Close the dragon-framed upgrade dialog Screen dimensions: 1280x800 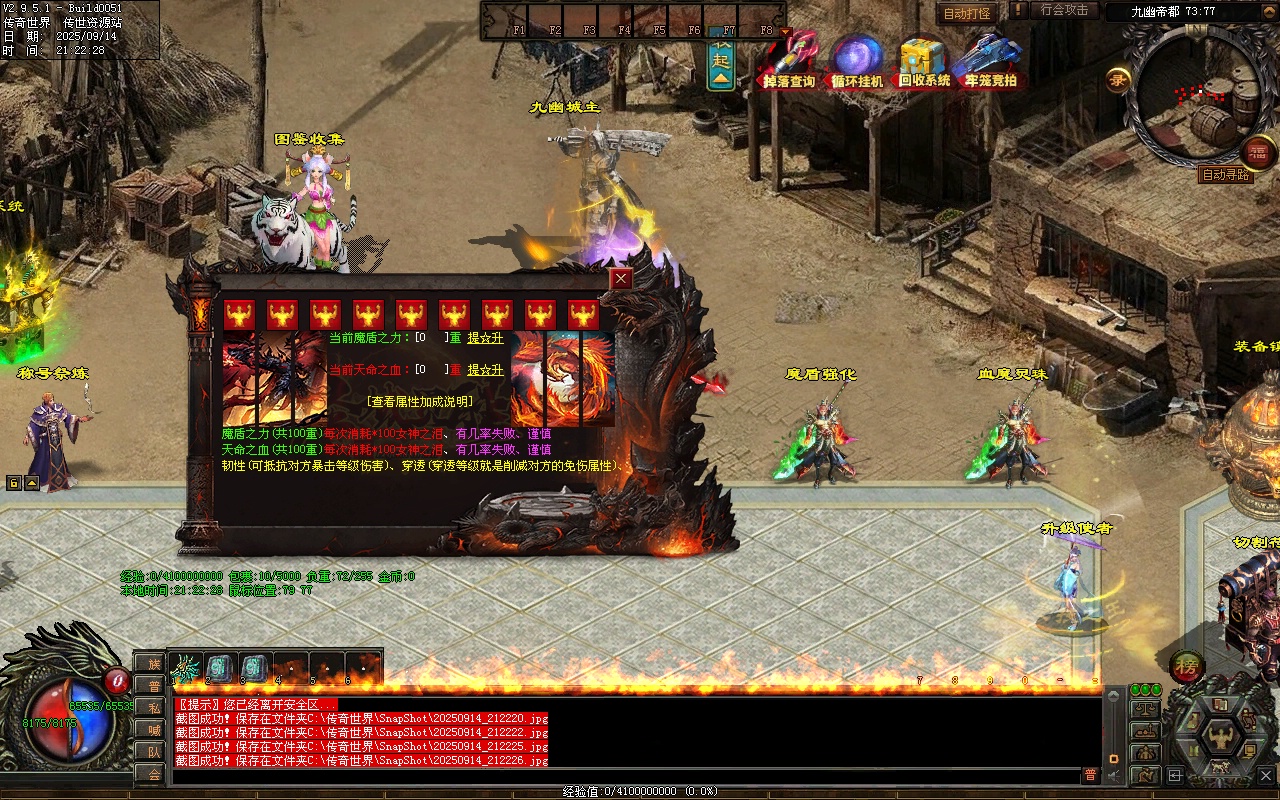621,279
